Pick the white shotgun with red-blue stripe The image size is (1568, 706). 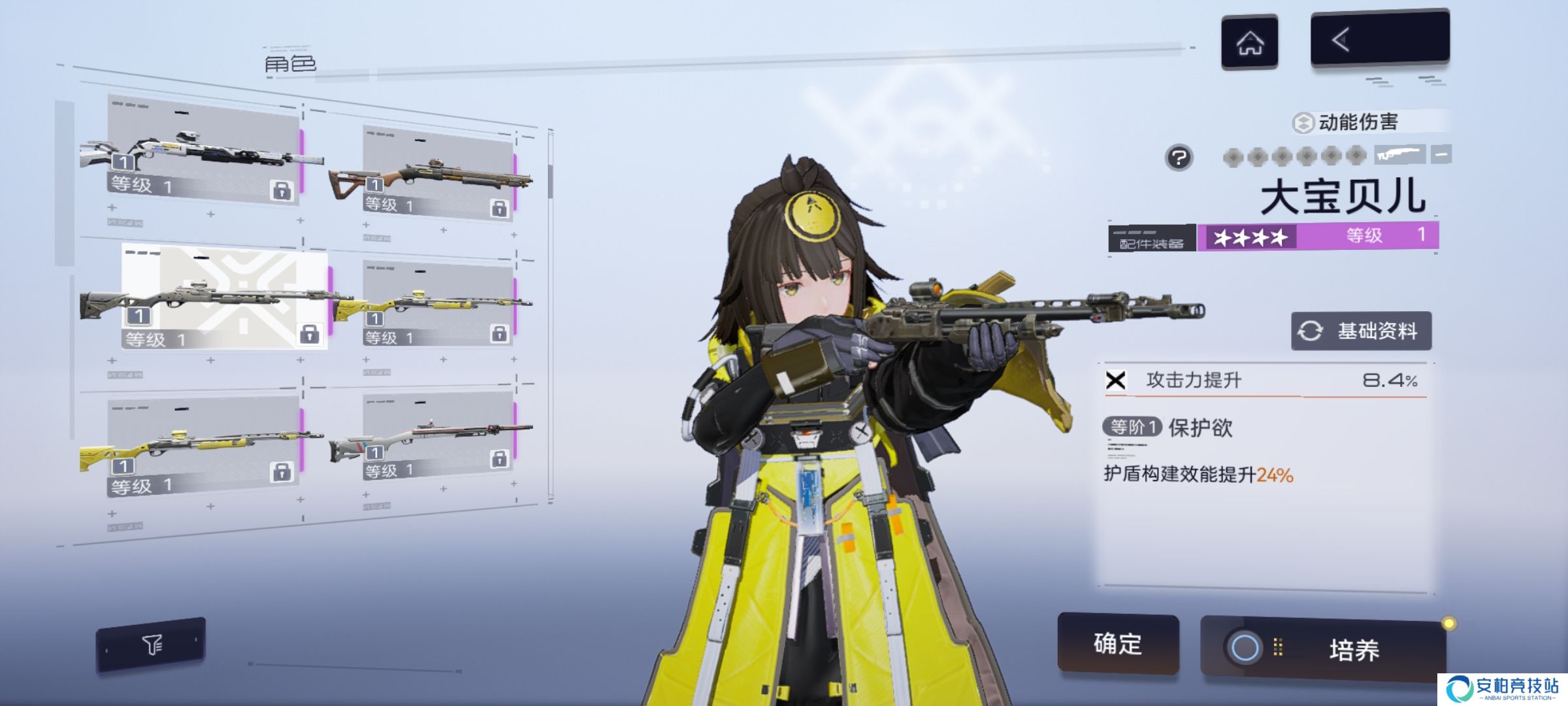(x=438, y=438)
